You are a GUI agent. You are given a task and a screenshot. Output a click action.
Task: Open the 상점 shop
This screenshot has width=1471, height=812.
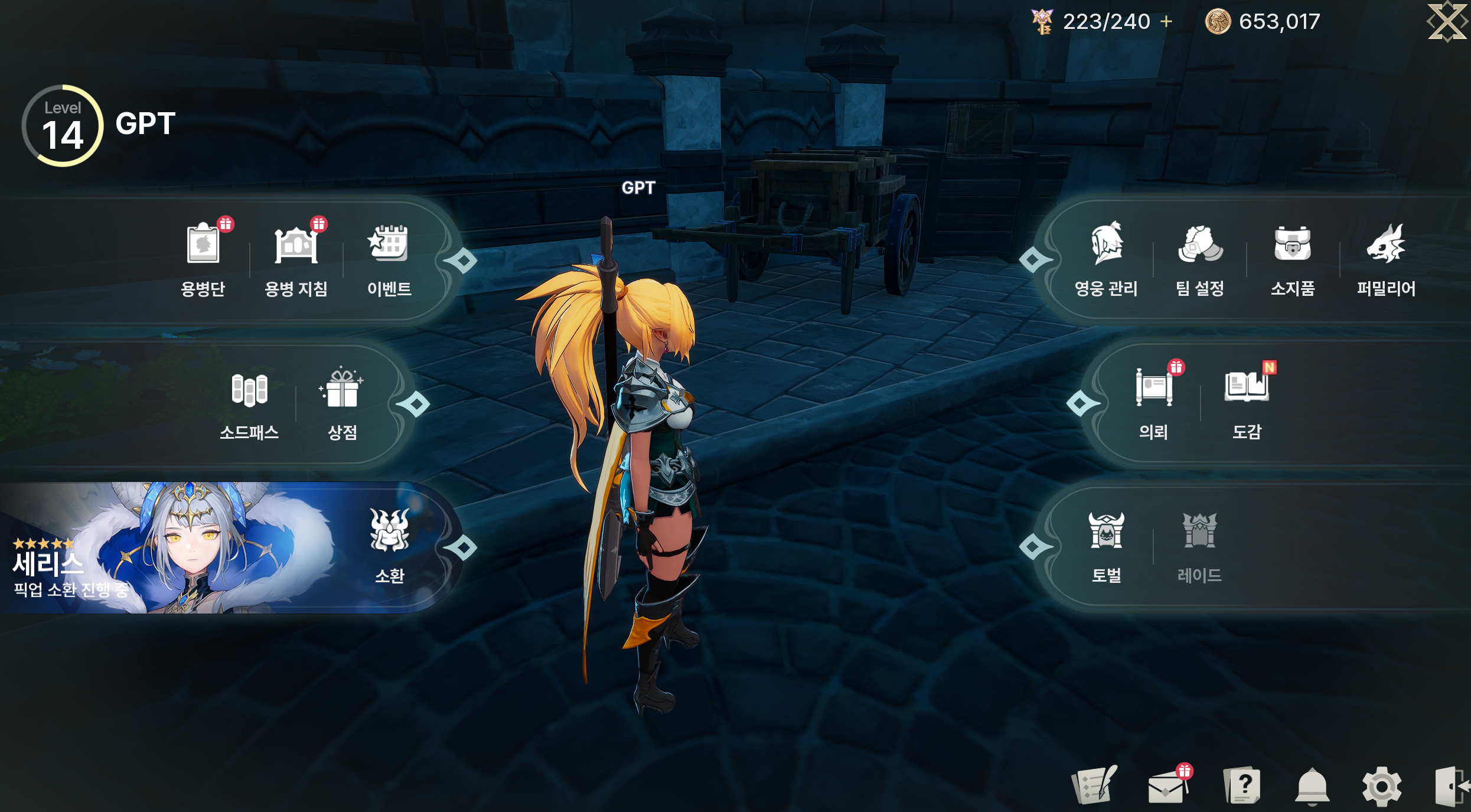coord(343,403)
